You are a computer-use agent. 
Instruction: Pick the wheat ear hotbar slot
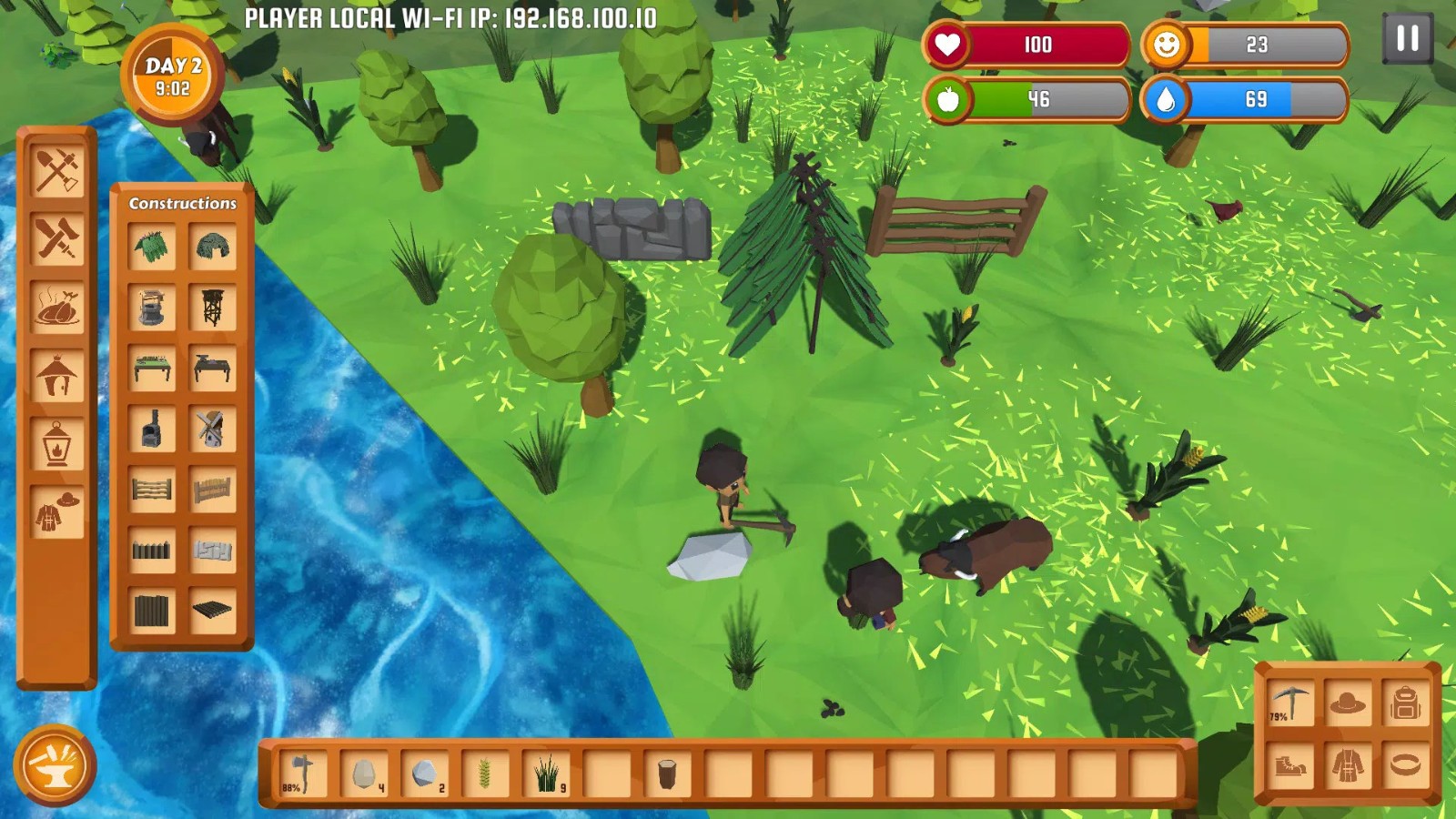[x=485, y=774]
